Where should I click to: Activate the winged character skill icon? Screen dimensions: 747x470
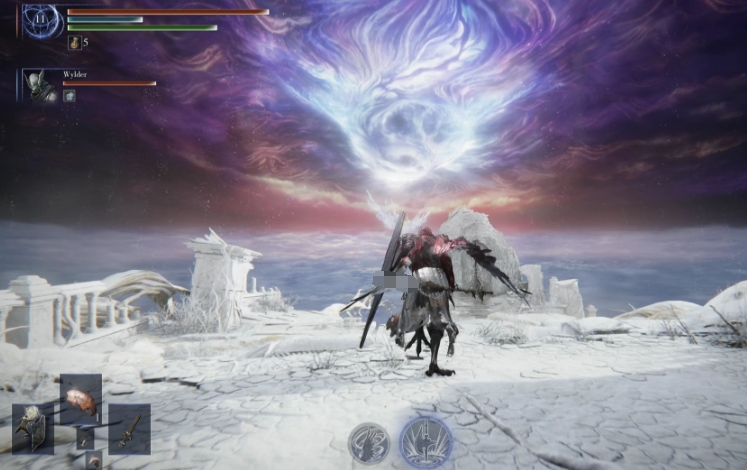(x=369, y=443)
